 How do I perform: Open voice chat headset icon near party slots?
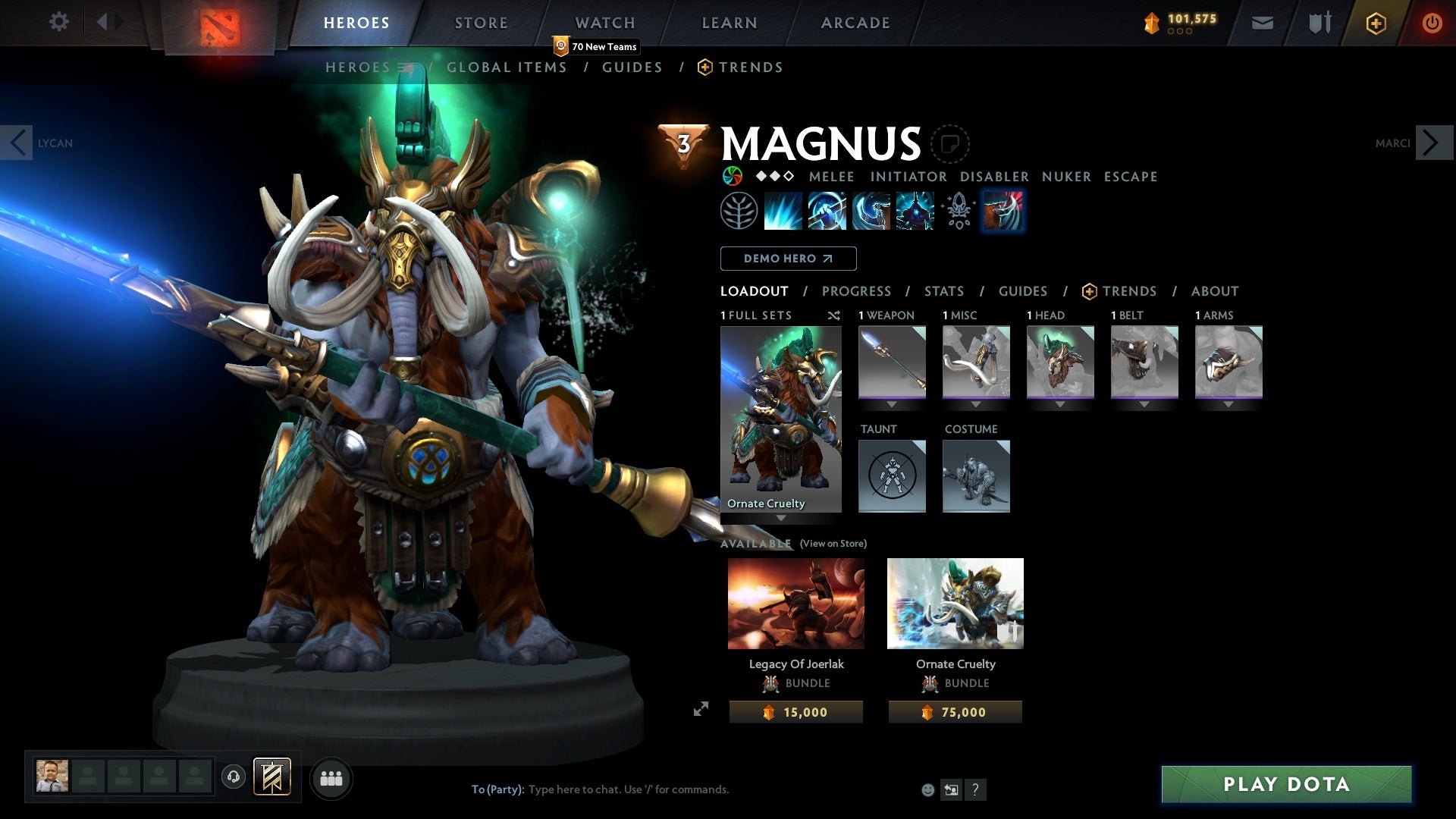[x=235, y=777]
